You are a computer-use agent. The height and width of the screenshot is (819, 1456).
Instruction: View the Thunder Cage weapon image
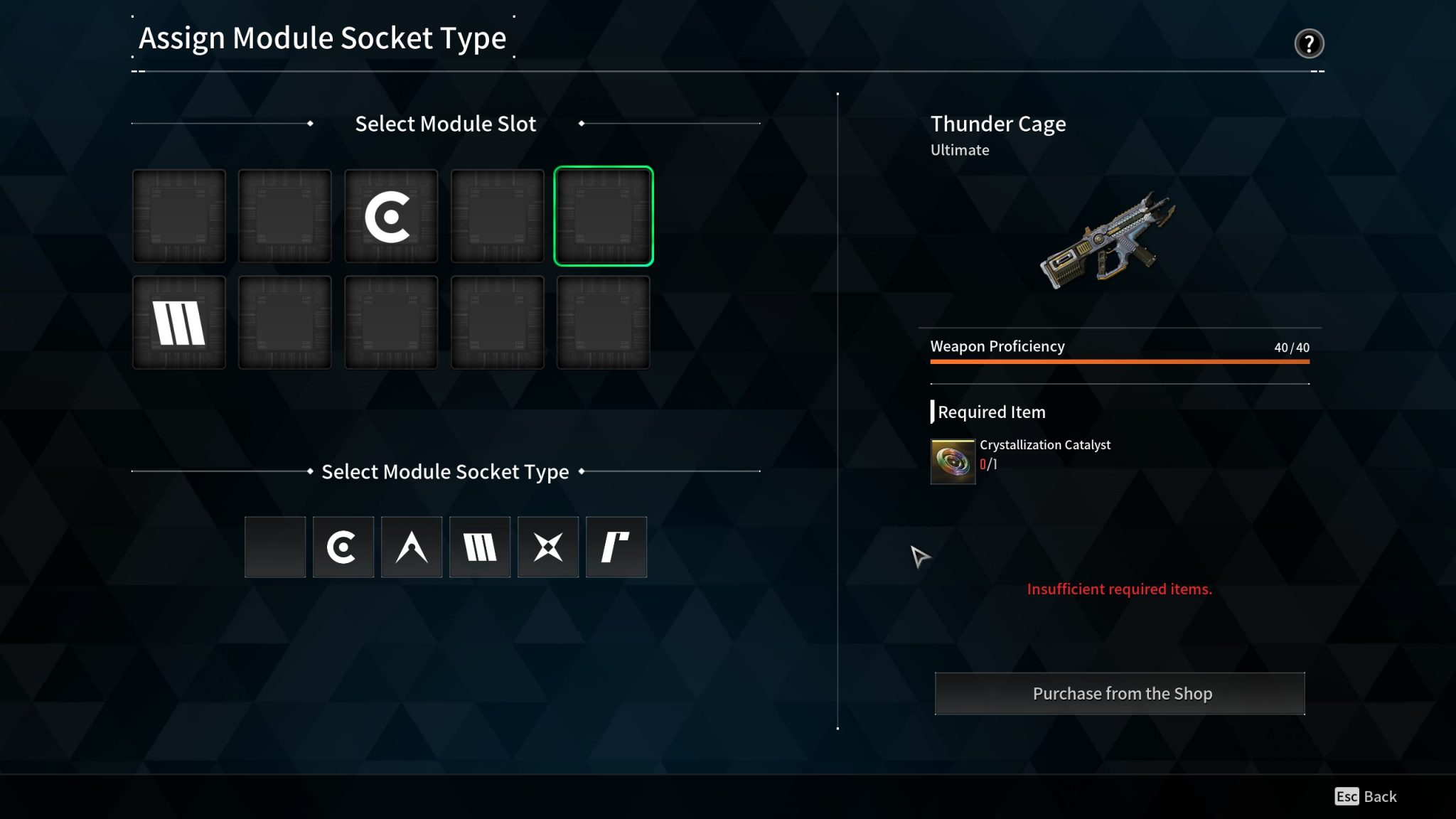point(1108,240)
